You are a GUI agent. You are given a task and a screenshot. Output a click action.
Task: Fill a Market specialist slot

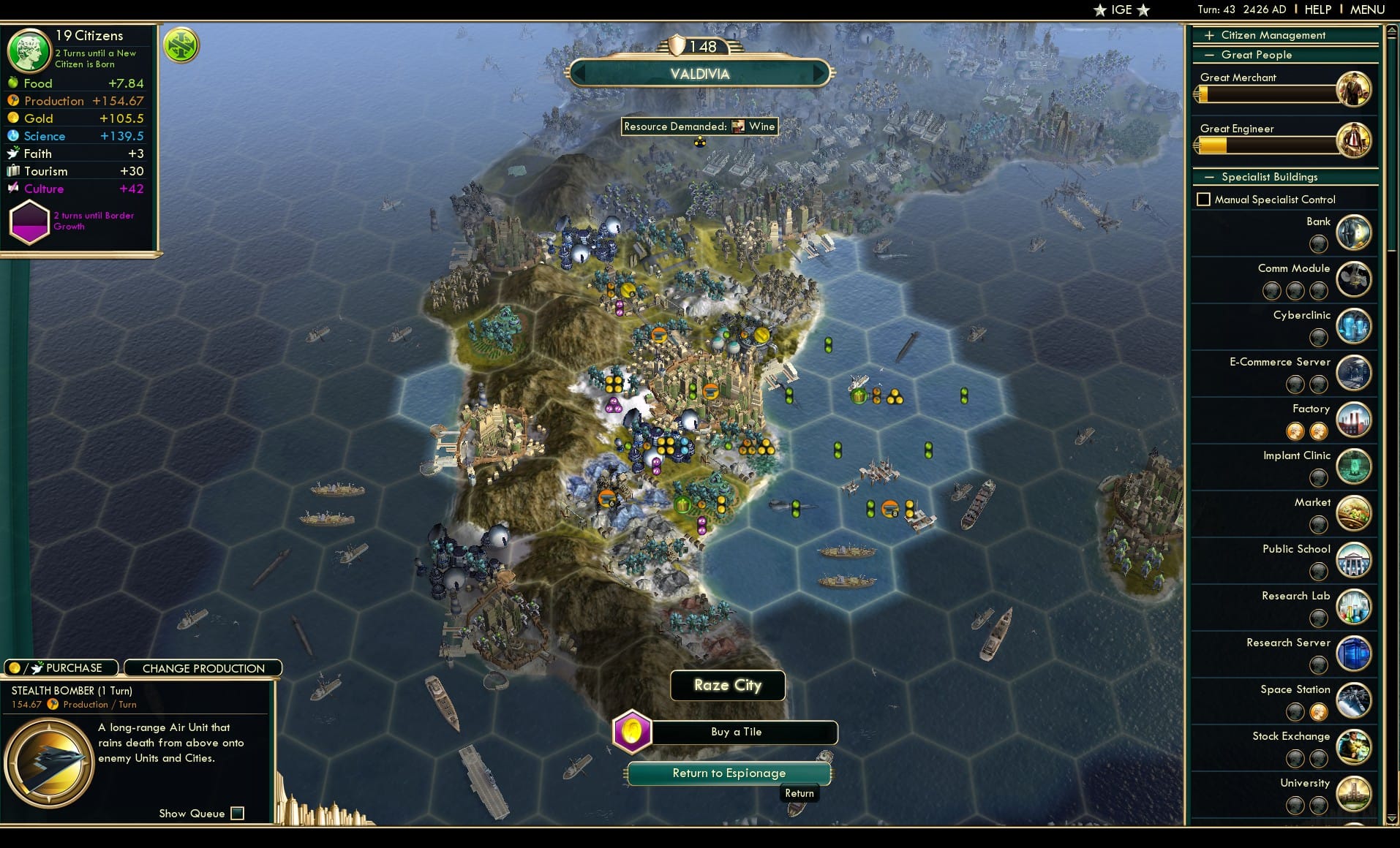point(1319,525)
